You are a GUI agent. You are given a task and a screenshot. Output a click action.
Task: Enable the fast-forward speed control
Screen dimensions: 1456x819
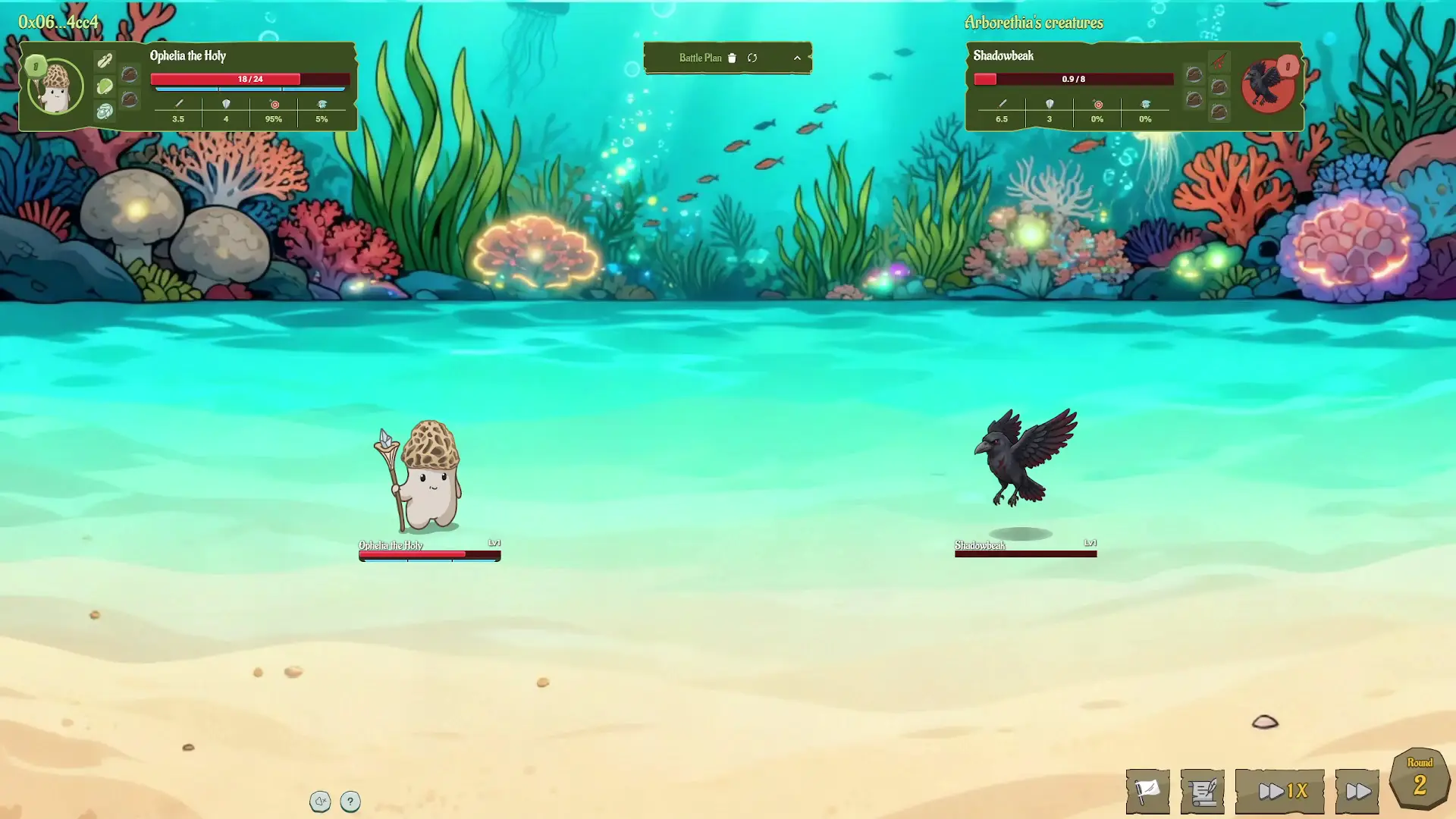coord(1357,791)
